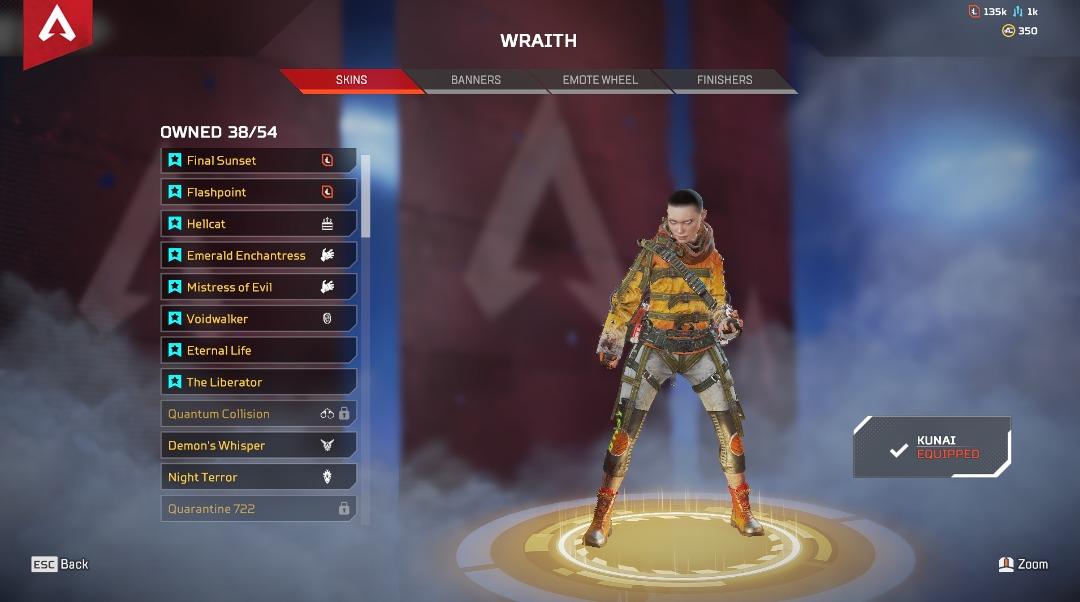Click the skin list scrollbar

click(x=366, y=196)
